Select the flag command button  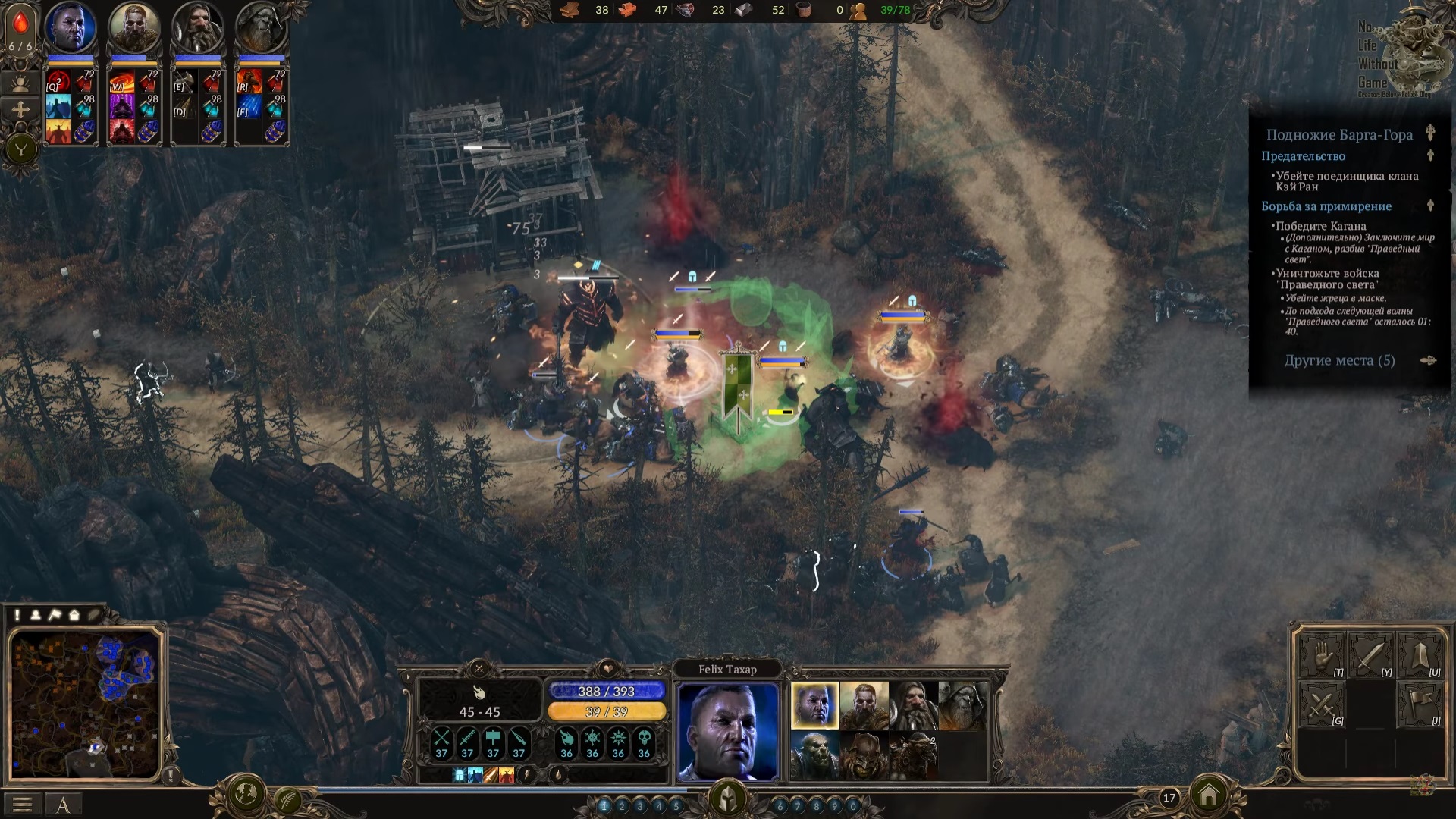[x=1420, y=704]
